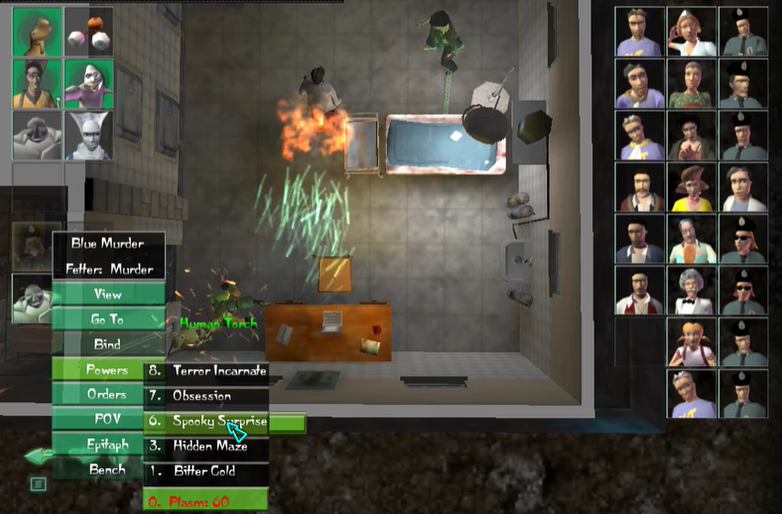The image size is (782, 514).
Task: Choose the Obsession power
Action: click(x=207, y=395)
